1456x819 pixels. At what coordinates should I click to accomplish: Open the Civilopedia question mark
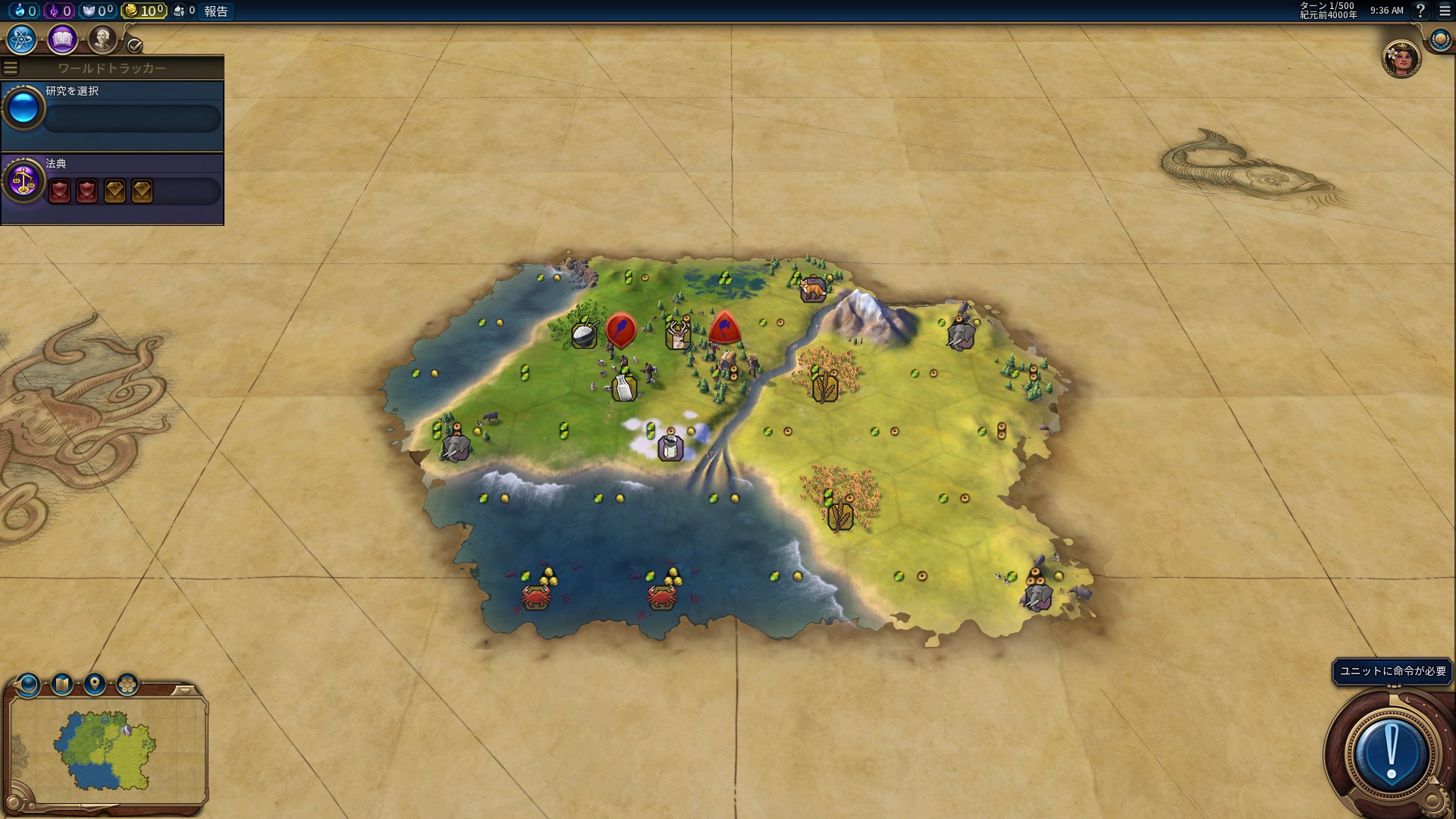(1420, 11)
